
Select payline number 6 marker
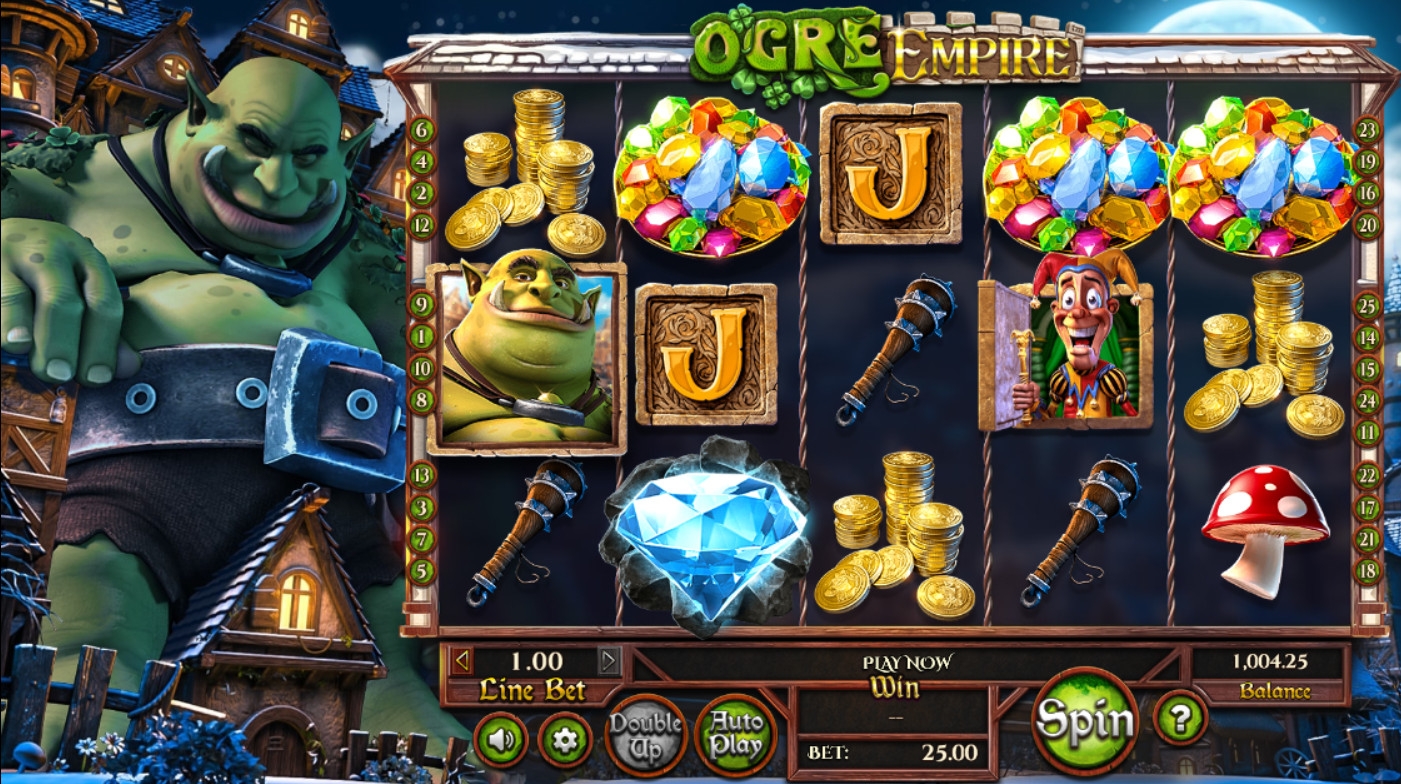coord(422,130)
